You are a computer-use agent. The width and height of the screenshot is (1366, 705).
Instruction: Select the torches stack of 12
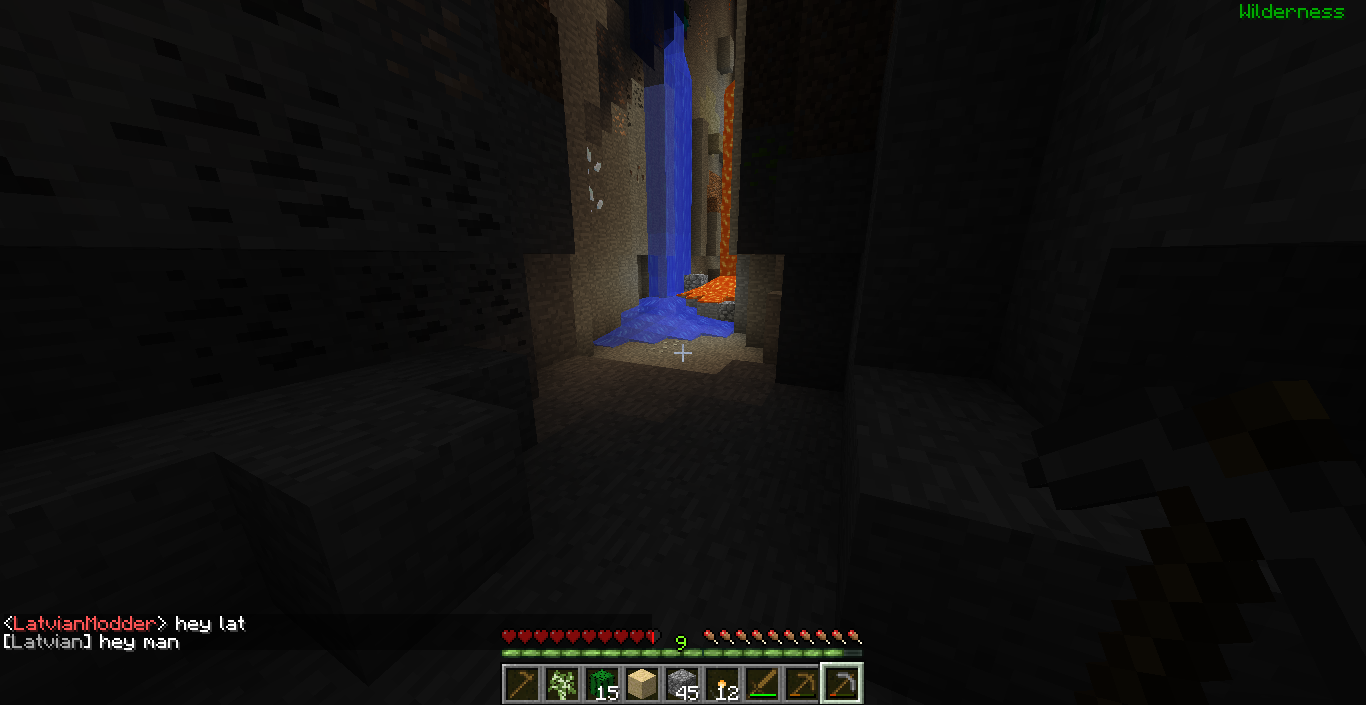(x=721, y=685)
